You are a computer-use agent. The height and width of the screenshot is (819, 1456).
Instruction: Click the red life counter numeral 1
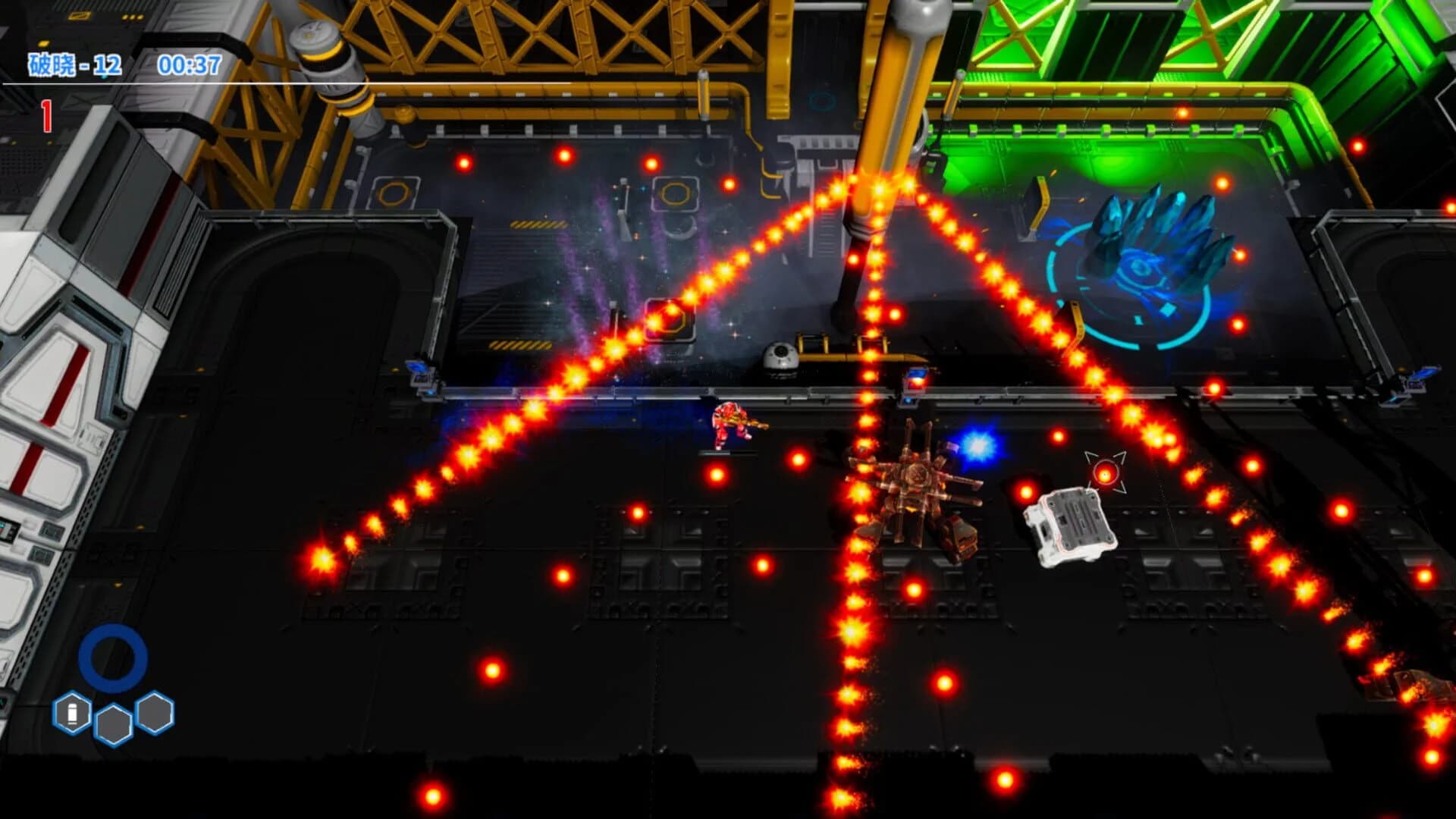pyautogui.click(x=45, y=114)
